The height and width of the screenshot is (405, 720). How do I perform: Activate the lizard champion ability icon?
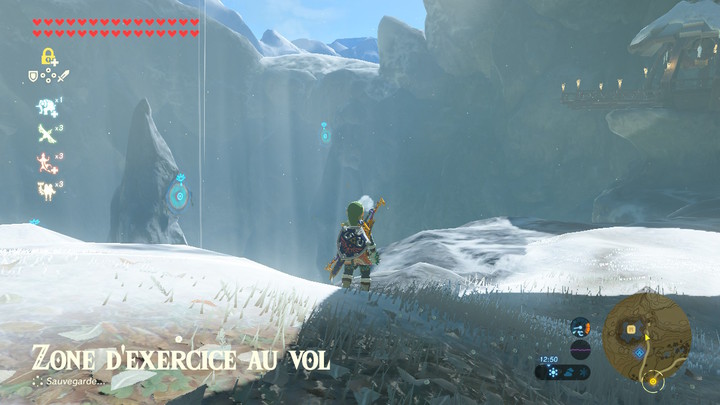(x=46, y=161)
